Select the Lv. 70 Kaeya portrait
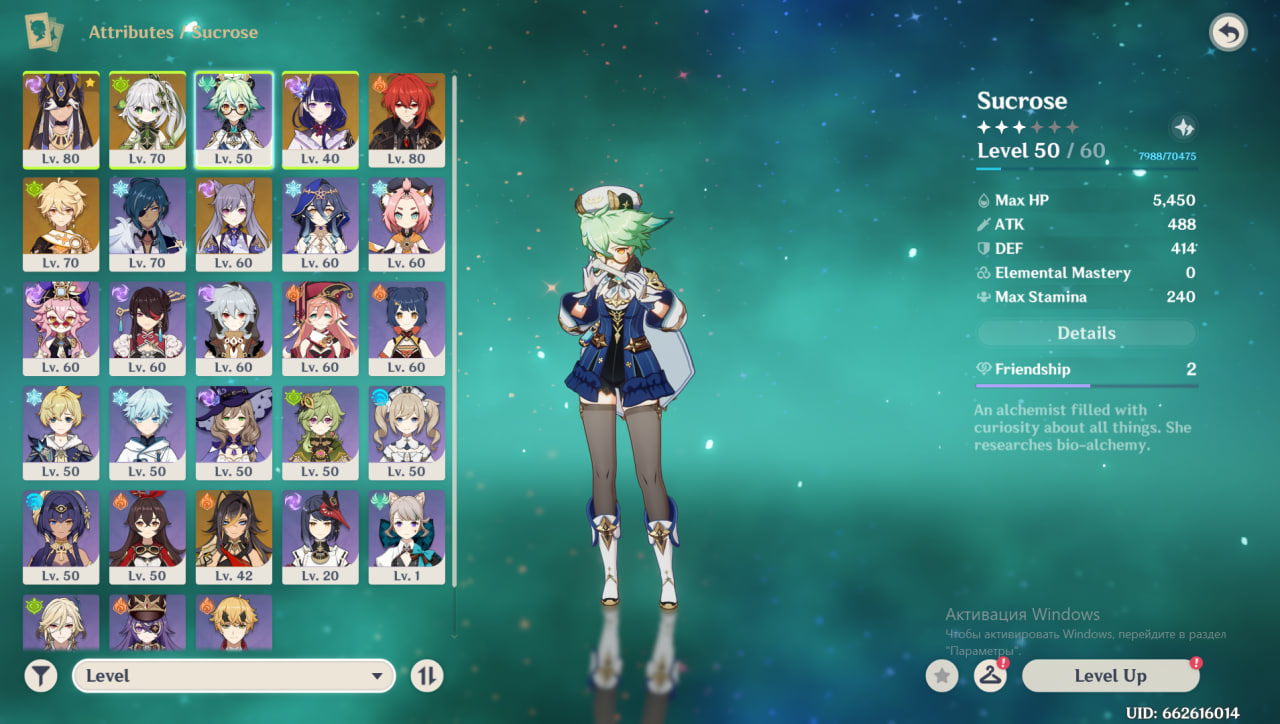 [x=147, y=223]
